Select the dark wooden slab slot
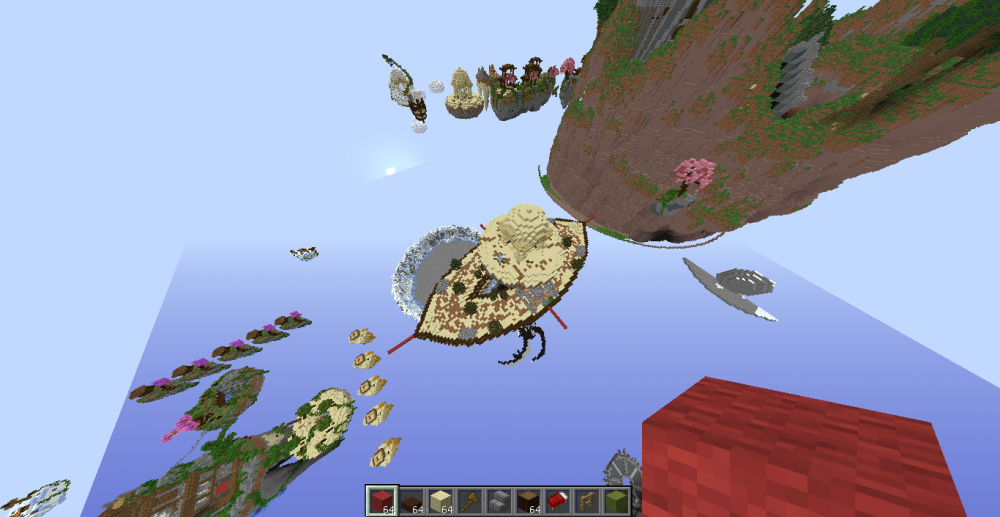 tap(409, 500)
